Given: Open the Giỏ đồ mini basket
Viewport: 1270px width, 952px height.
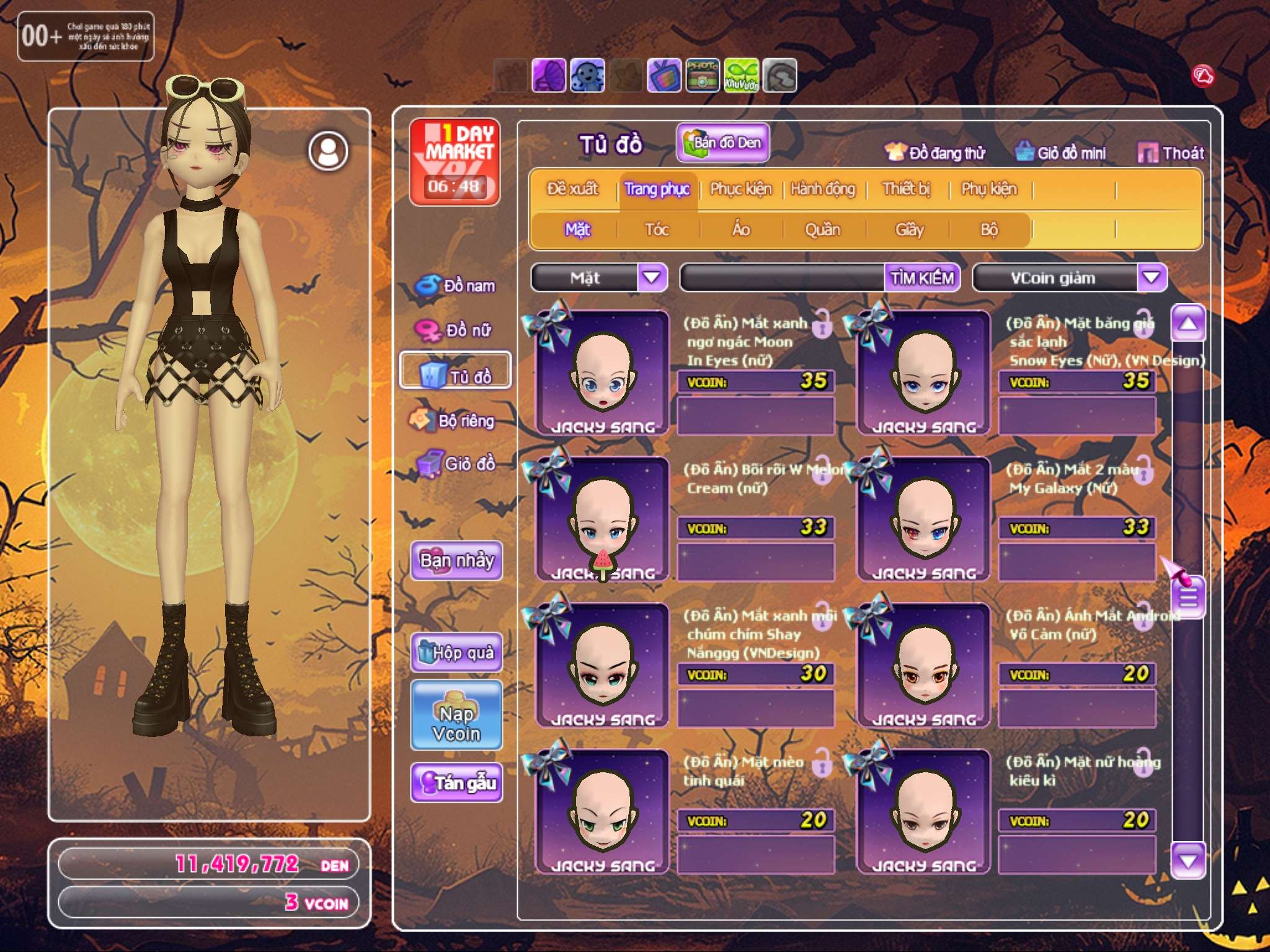Looking at the screenshot, I should [1060, 153].
